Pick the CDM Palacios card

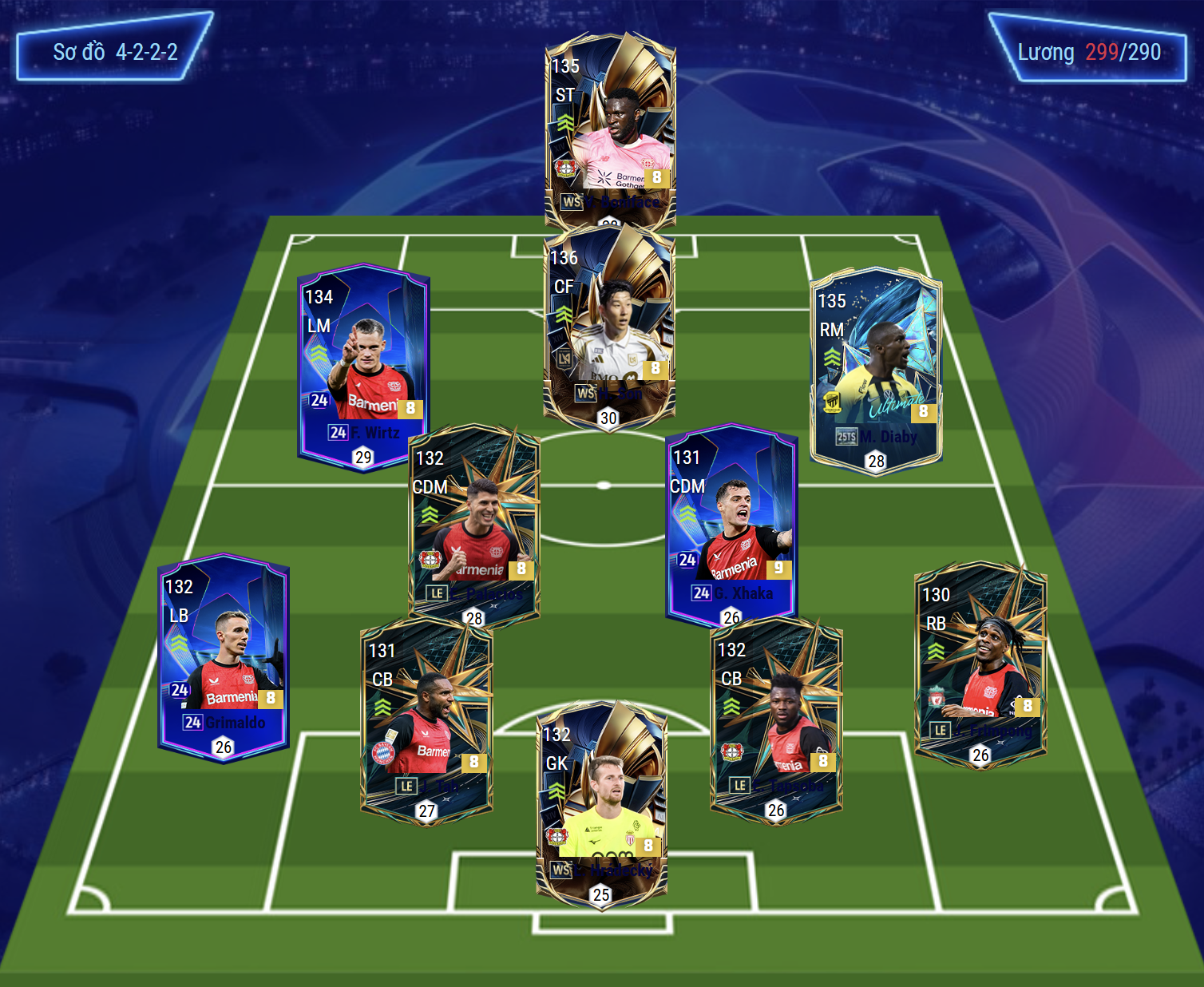474,523
